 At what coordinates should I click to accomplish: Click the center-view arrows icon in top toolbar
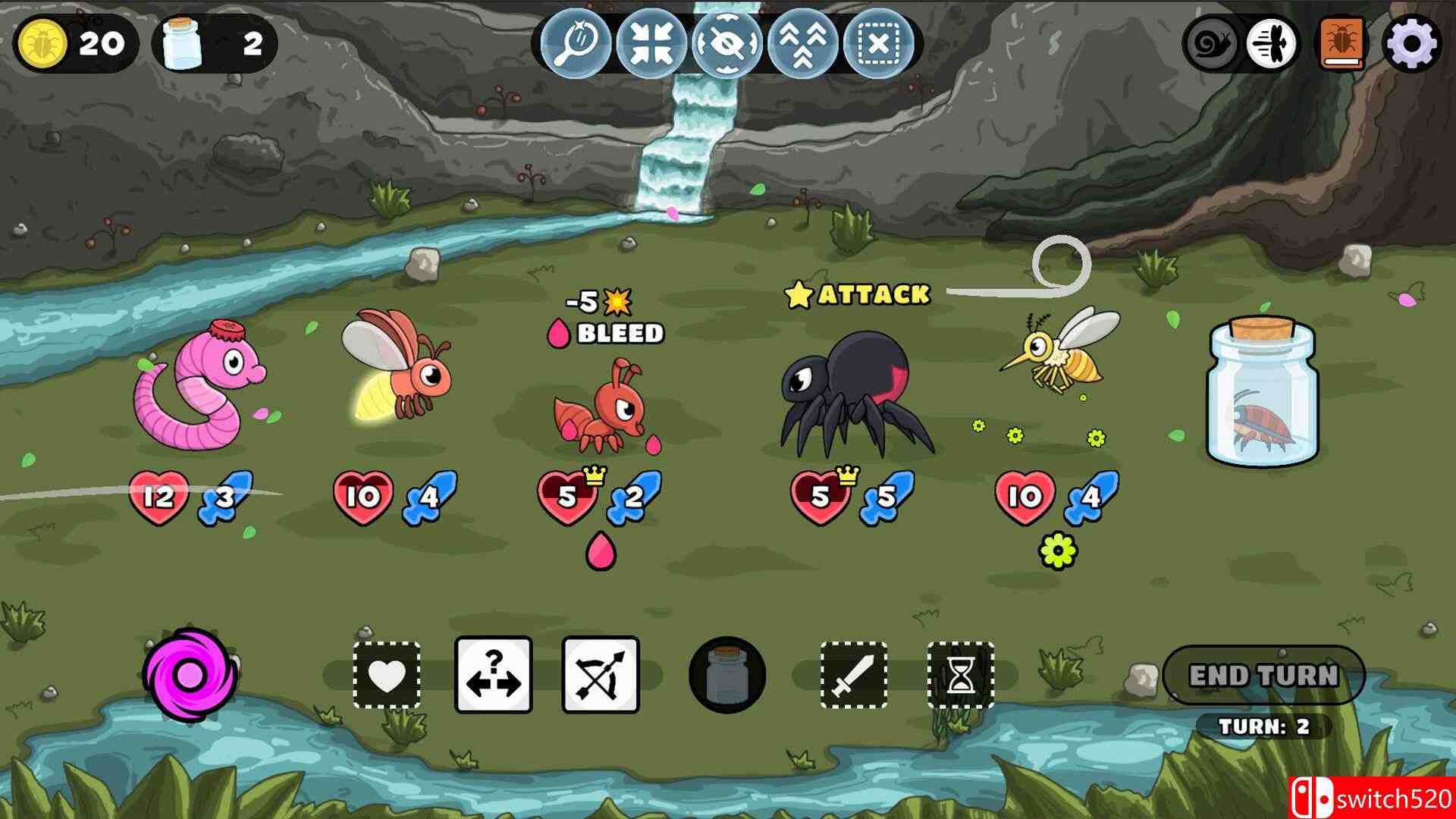point(652,43)
